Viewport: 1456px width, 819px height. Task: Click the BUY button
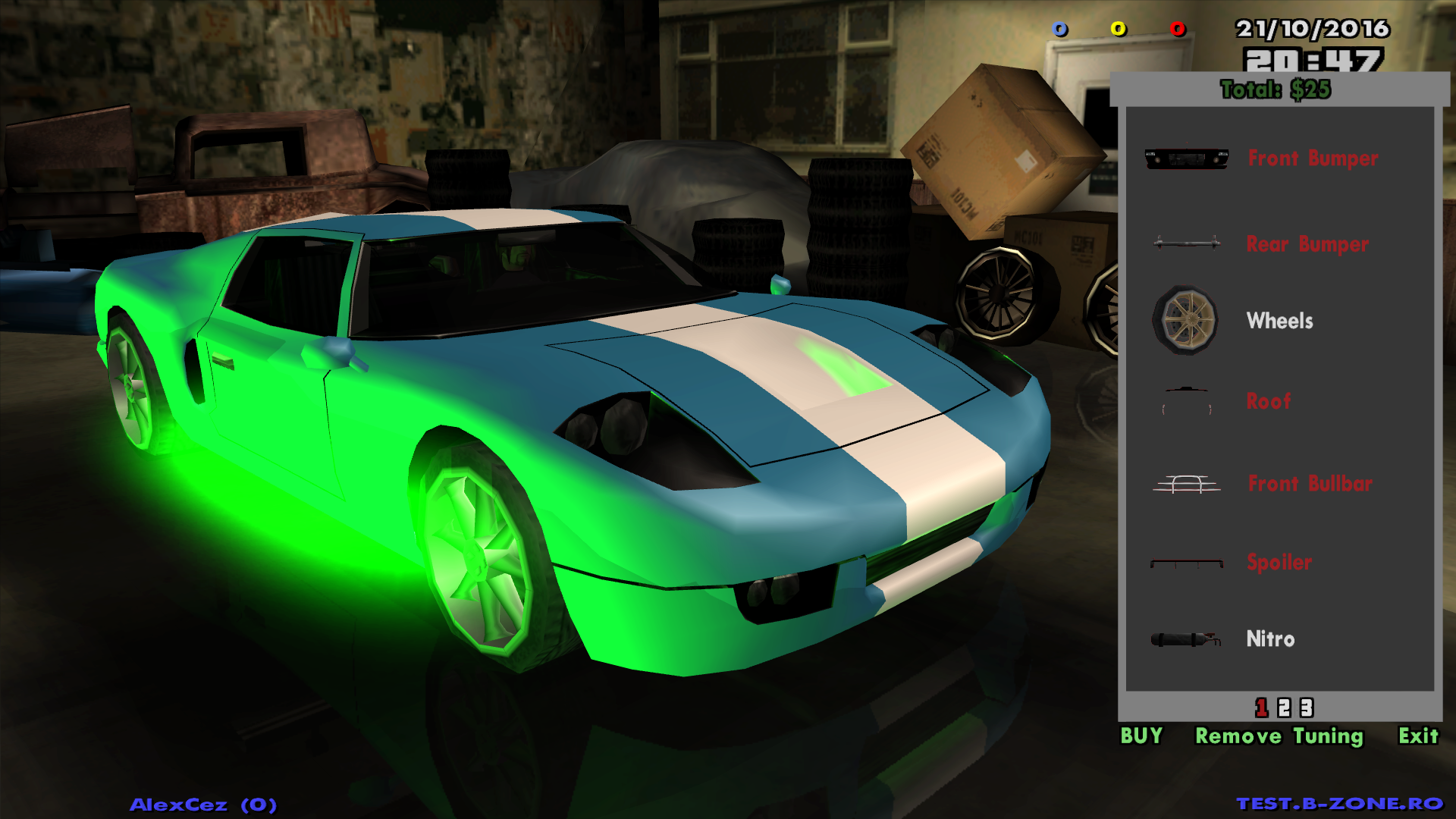[1142, 736]
